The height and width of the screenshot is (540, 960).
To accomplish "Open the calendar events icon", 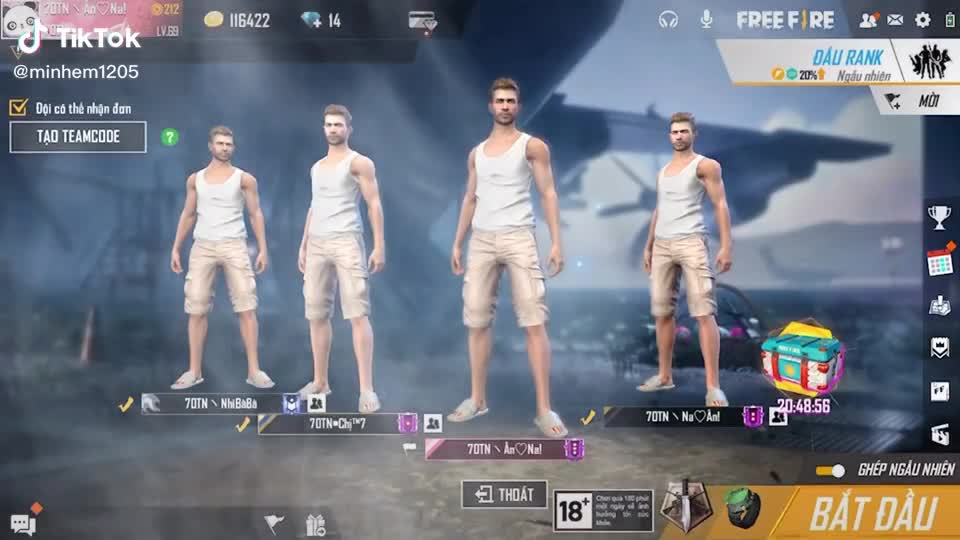I will pyautogui.click(x=939, y=262).
